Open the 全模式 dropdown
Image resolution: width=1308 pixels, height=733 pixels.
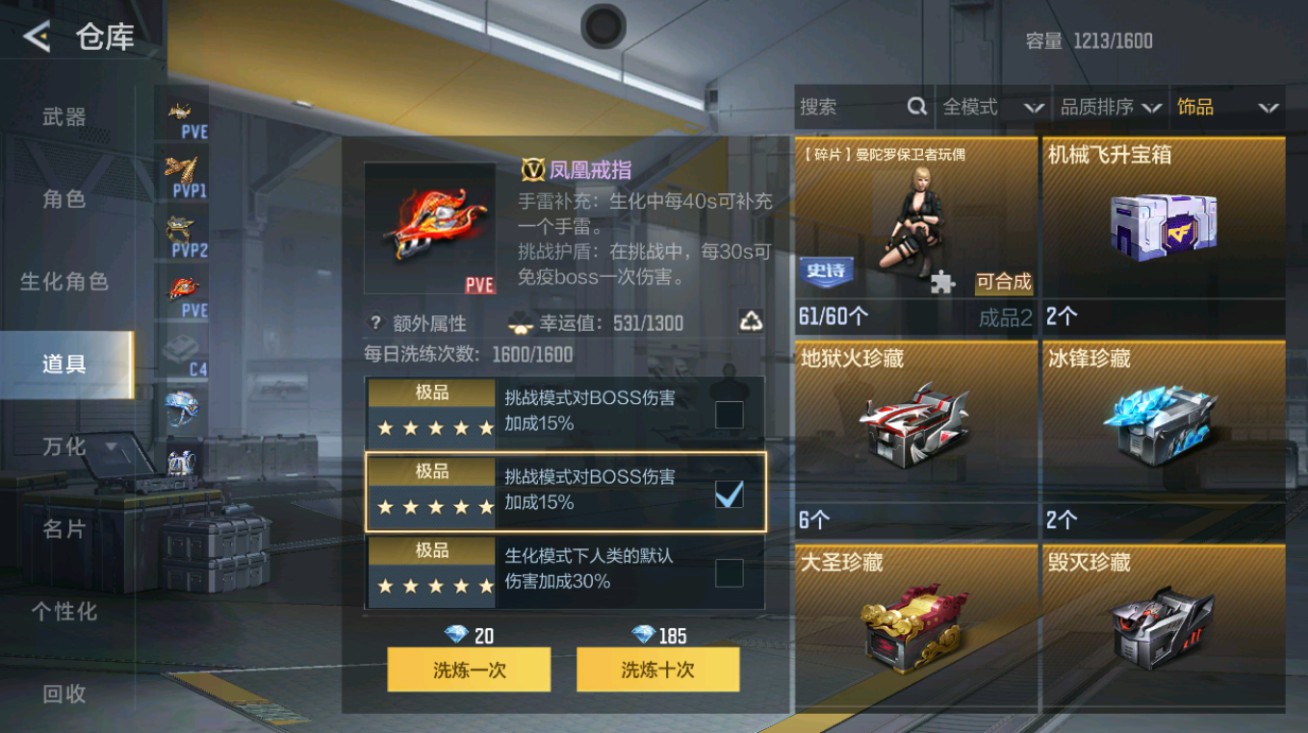pos(994,107)
